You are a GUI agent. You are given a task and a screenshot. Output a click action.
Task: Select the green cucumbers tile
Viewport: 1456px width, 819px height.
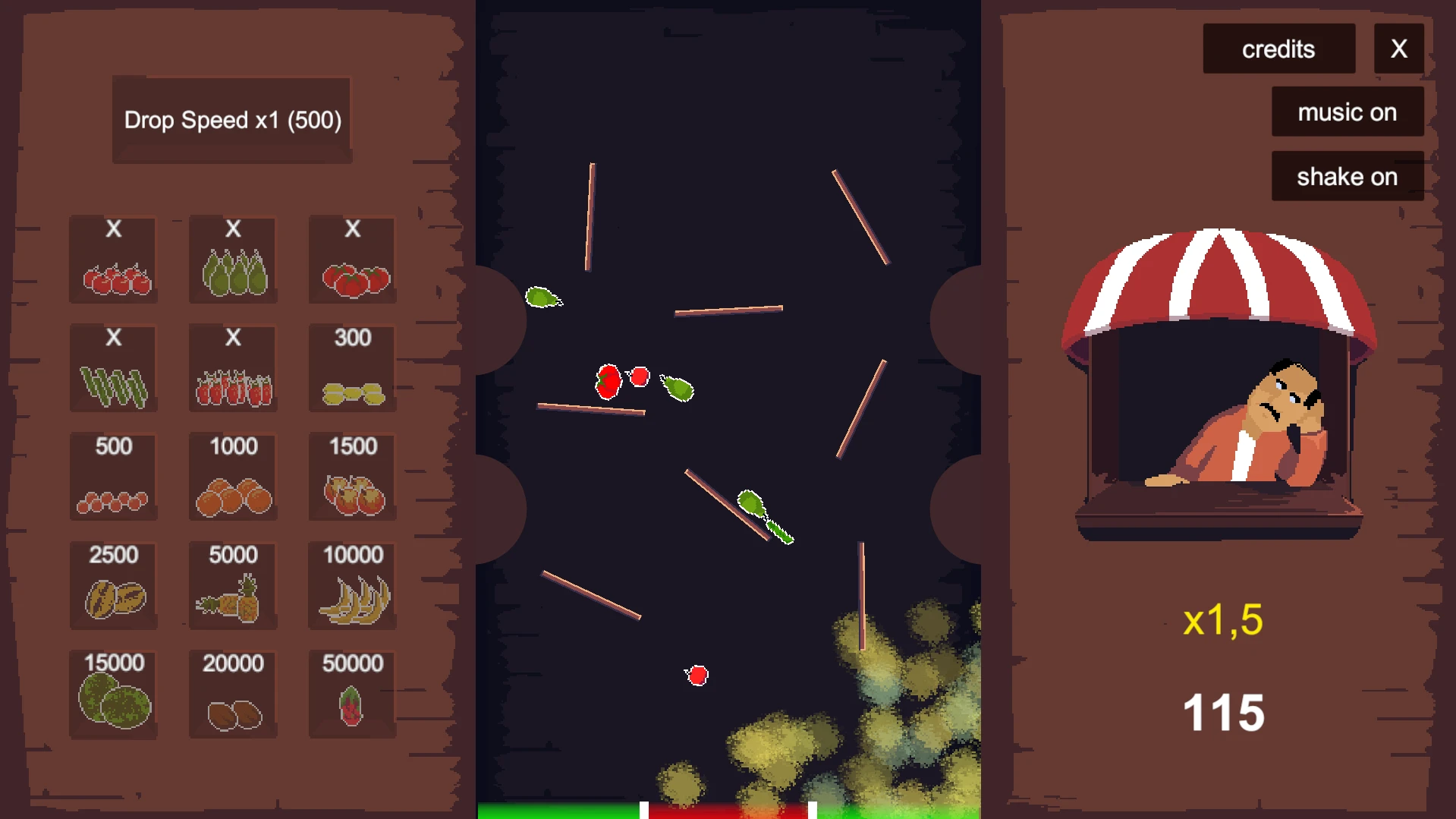point(114,369)
